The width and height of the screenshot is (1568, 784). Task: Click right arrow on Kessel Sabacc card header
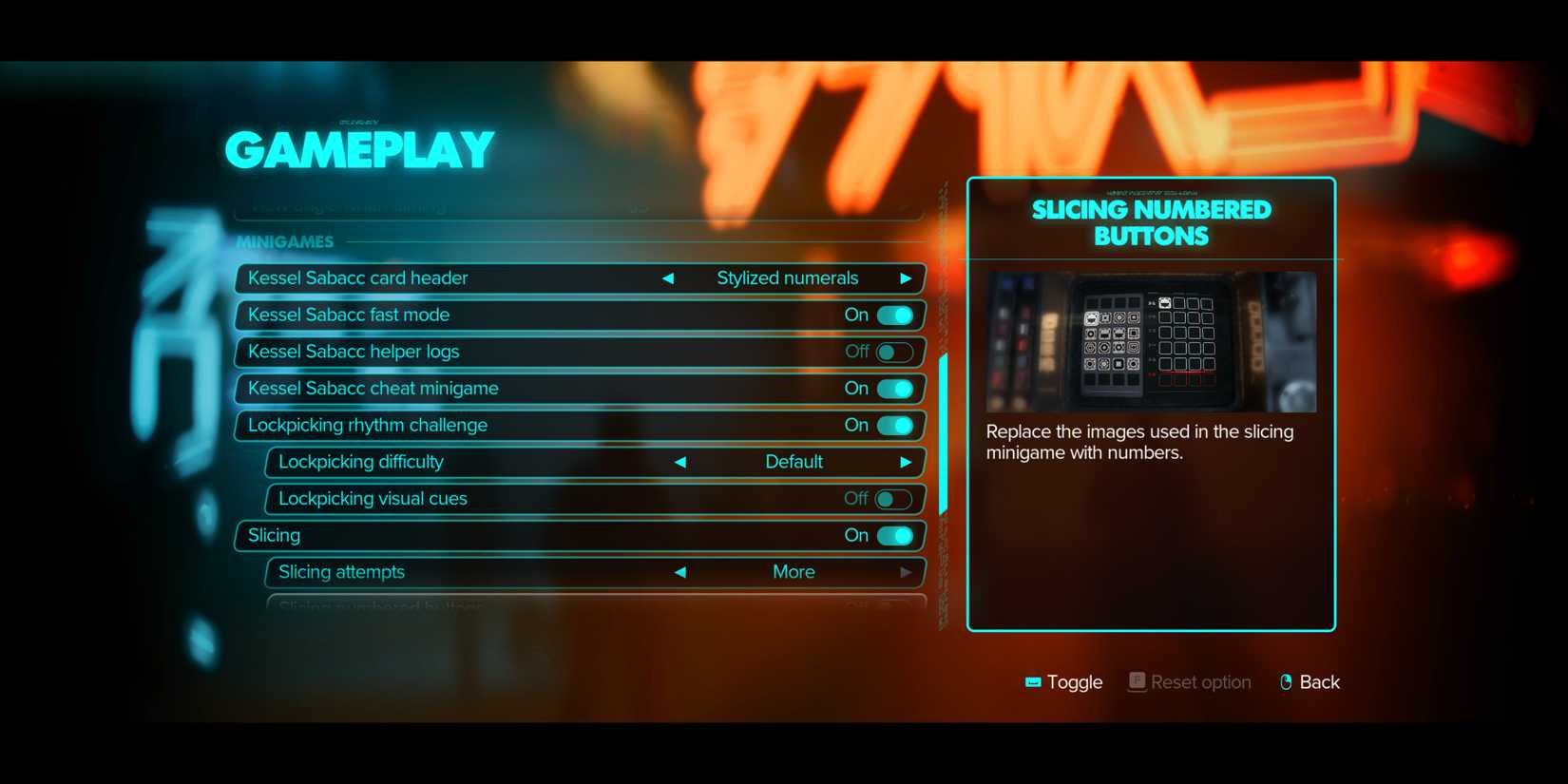point(906,277)
